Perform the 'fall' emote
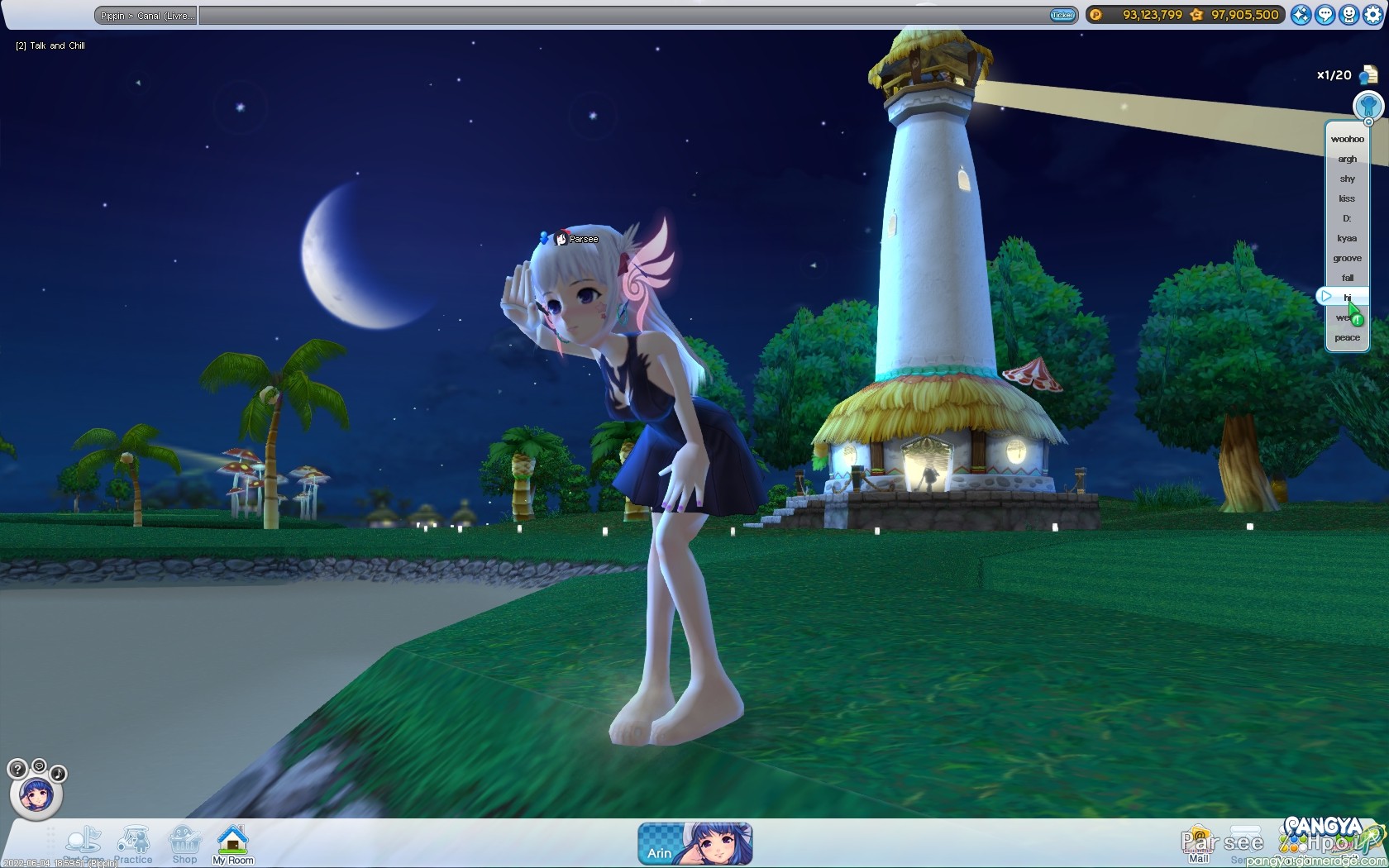This screenshot has width=1389, height=868. click(1347, 278)
